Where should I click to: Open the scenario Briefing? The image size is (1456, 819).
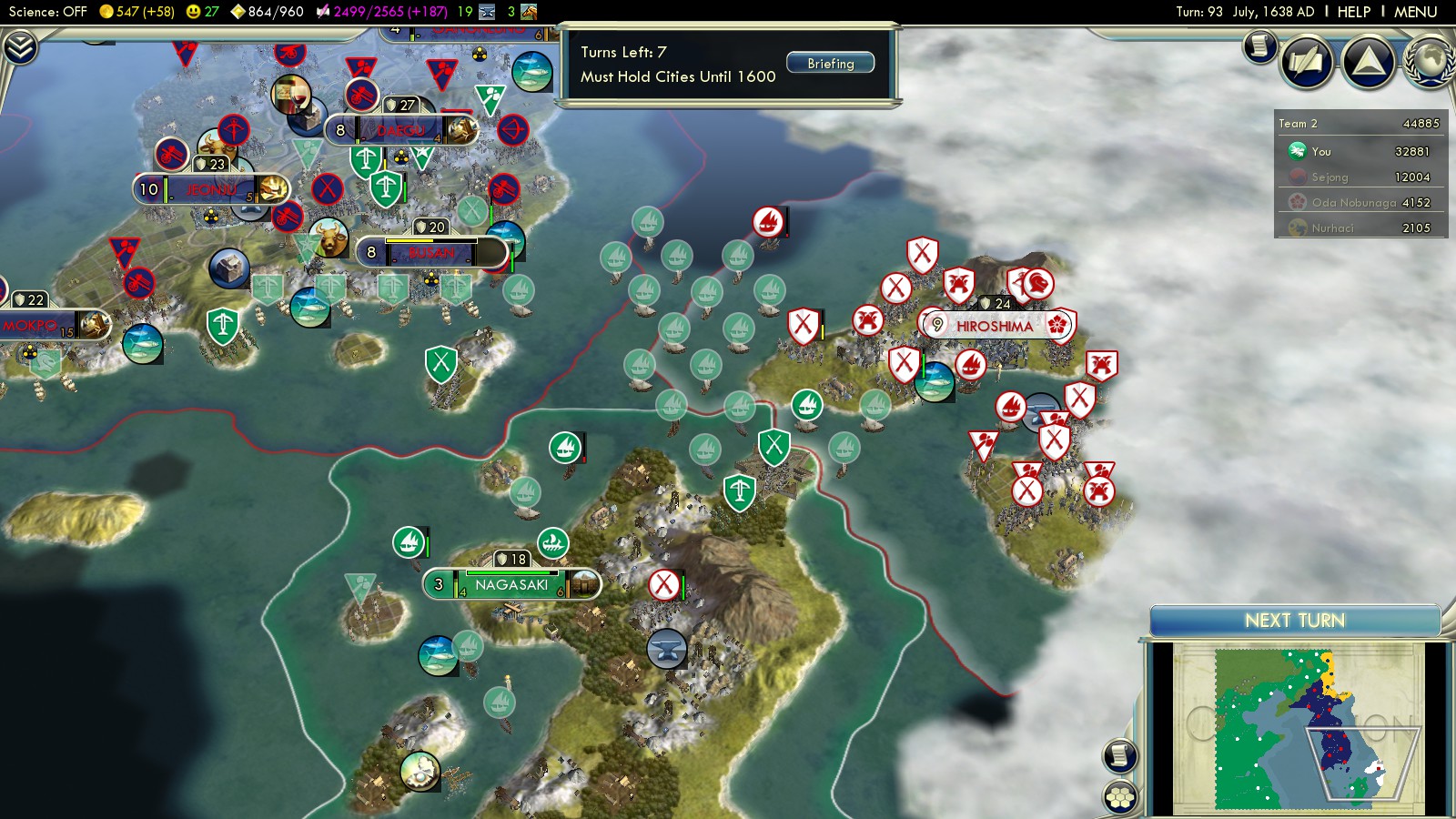point(830,64)
